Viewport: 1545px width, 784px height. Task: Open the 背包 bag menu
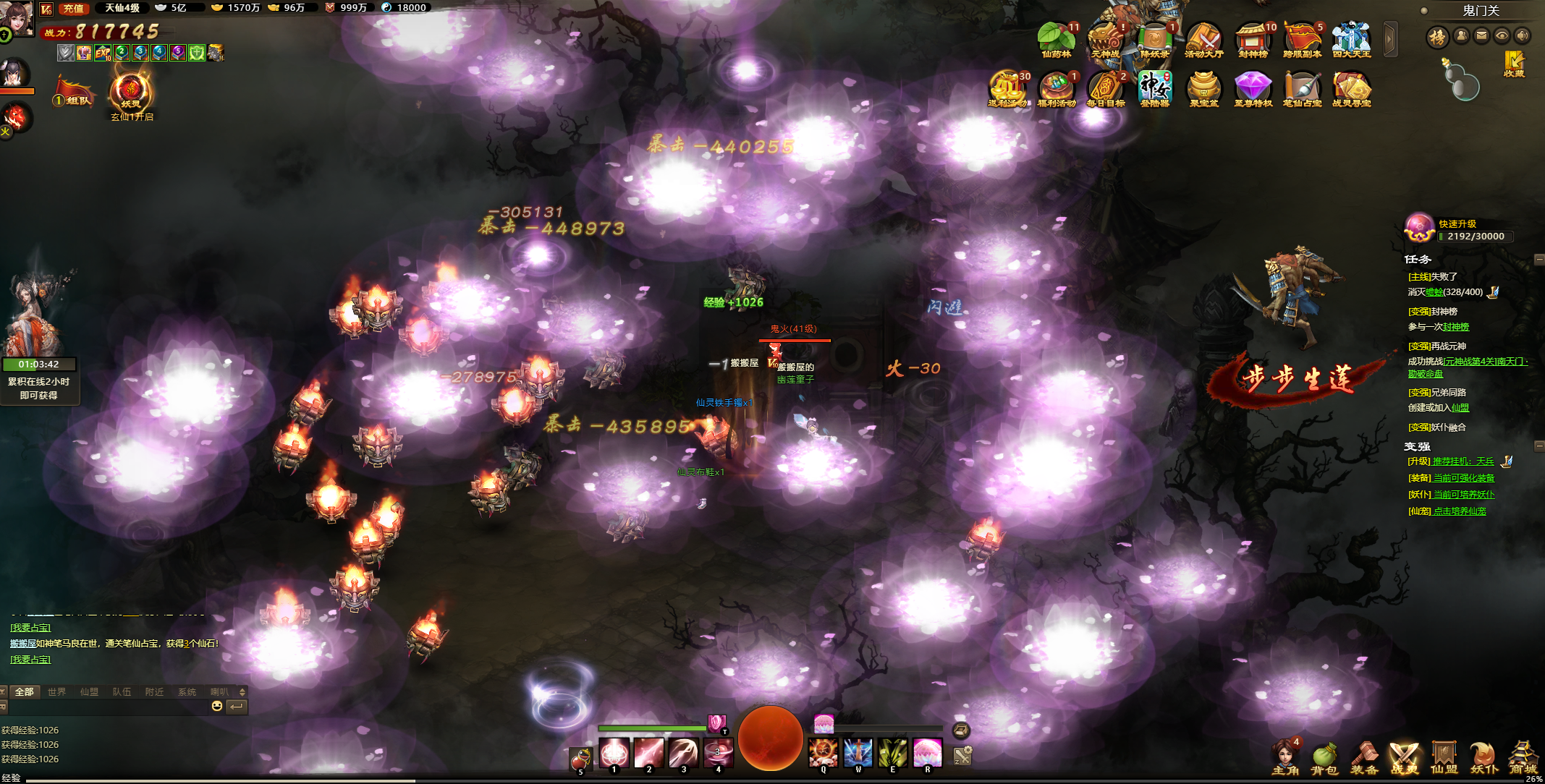[x=1324, y=758]
